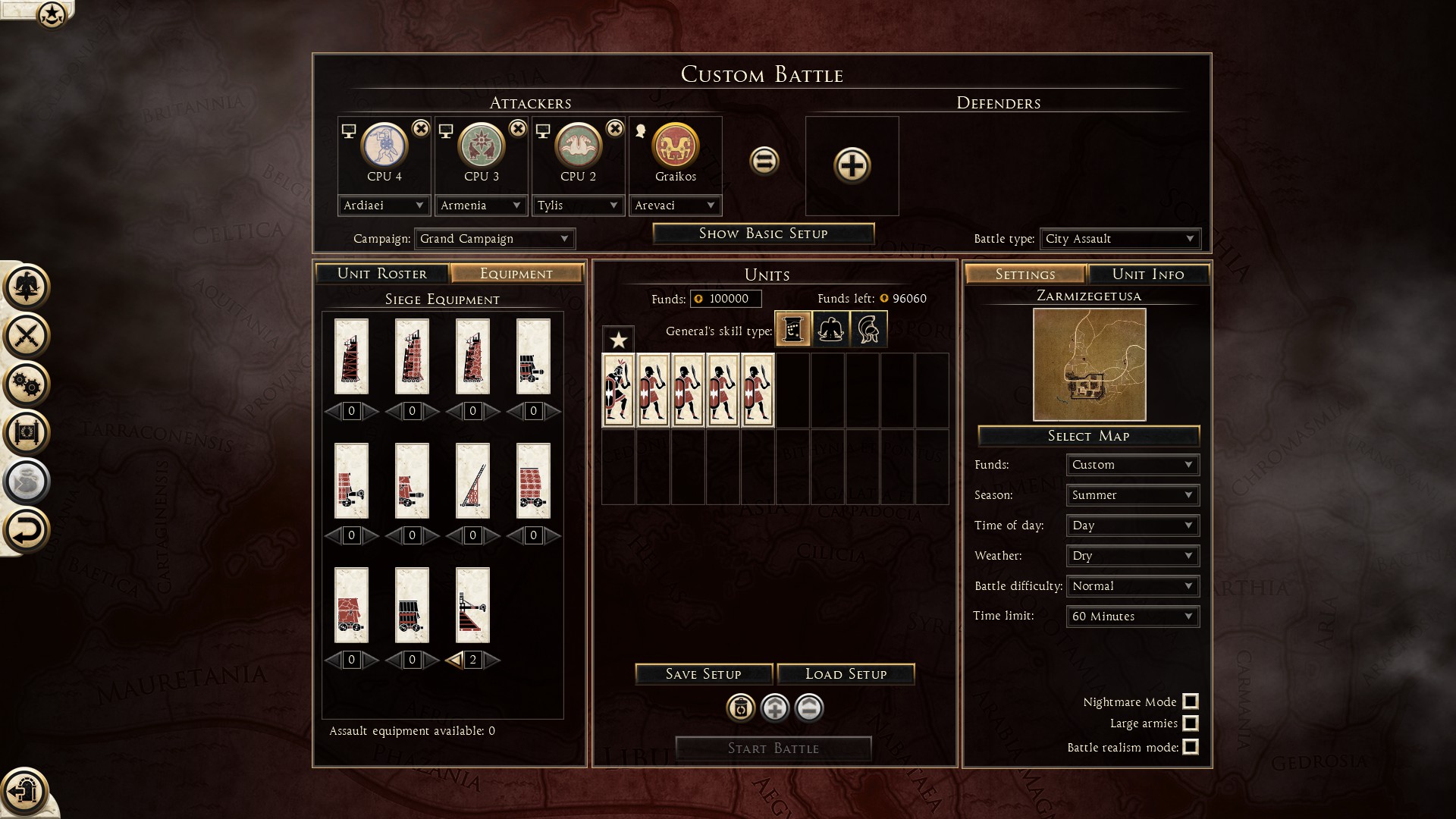Change the Arevaci faction dropdown

click(675, 206)
